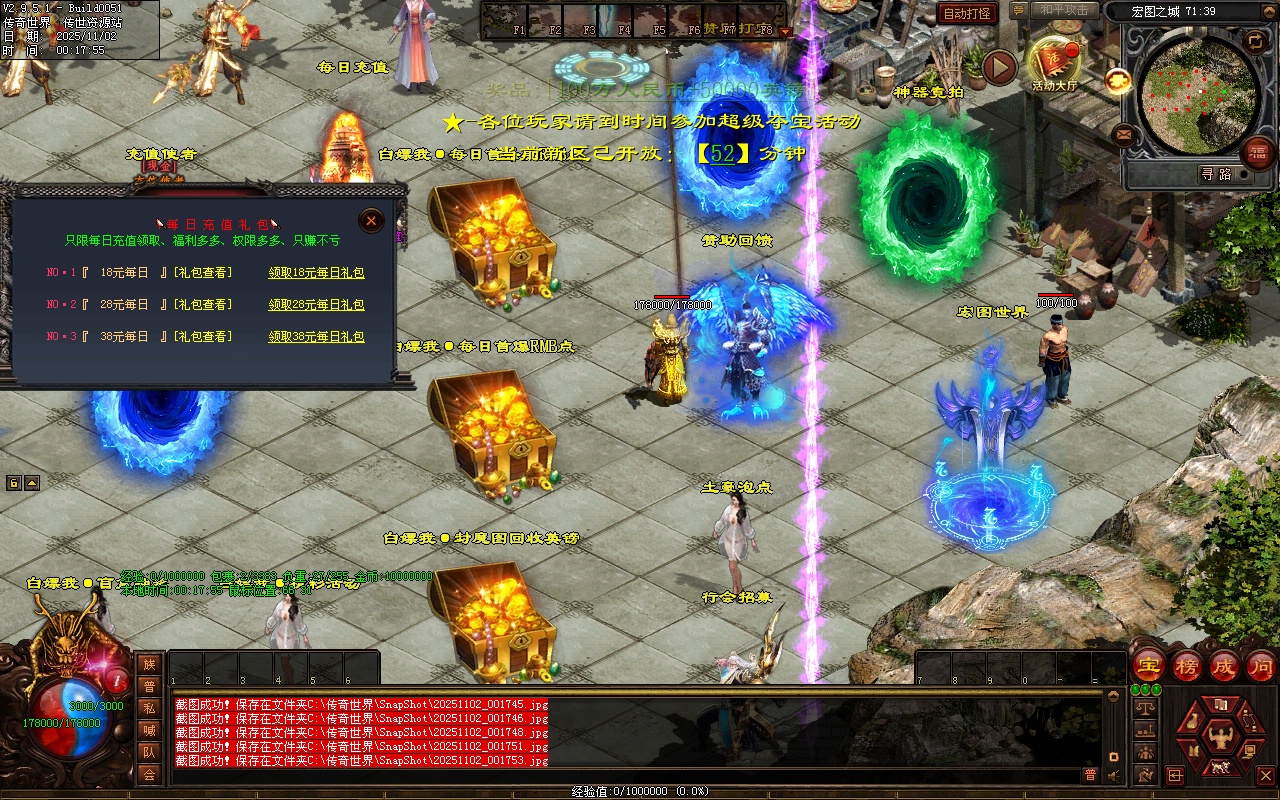The width and height of the screenshot is (1280, 800).
Task: Close the daily recharge gift dialog
Action: click(x=371, y=220)
